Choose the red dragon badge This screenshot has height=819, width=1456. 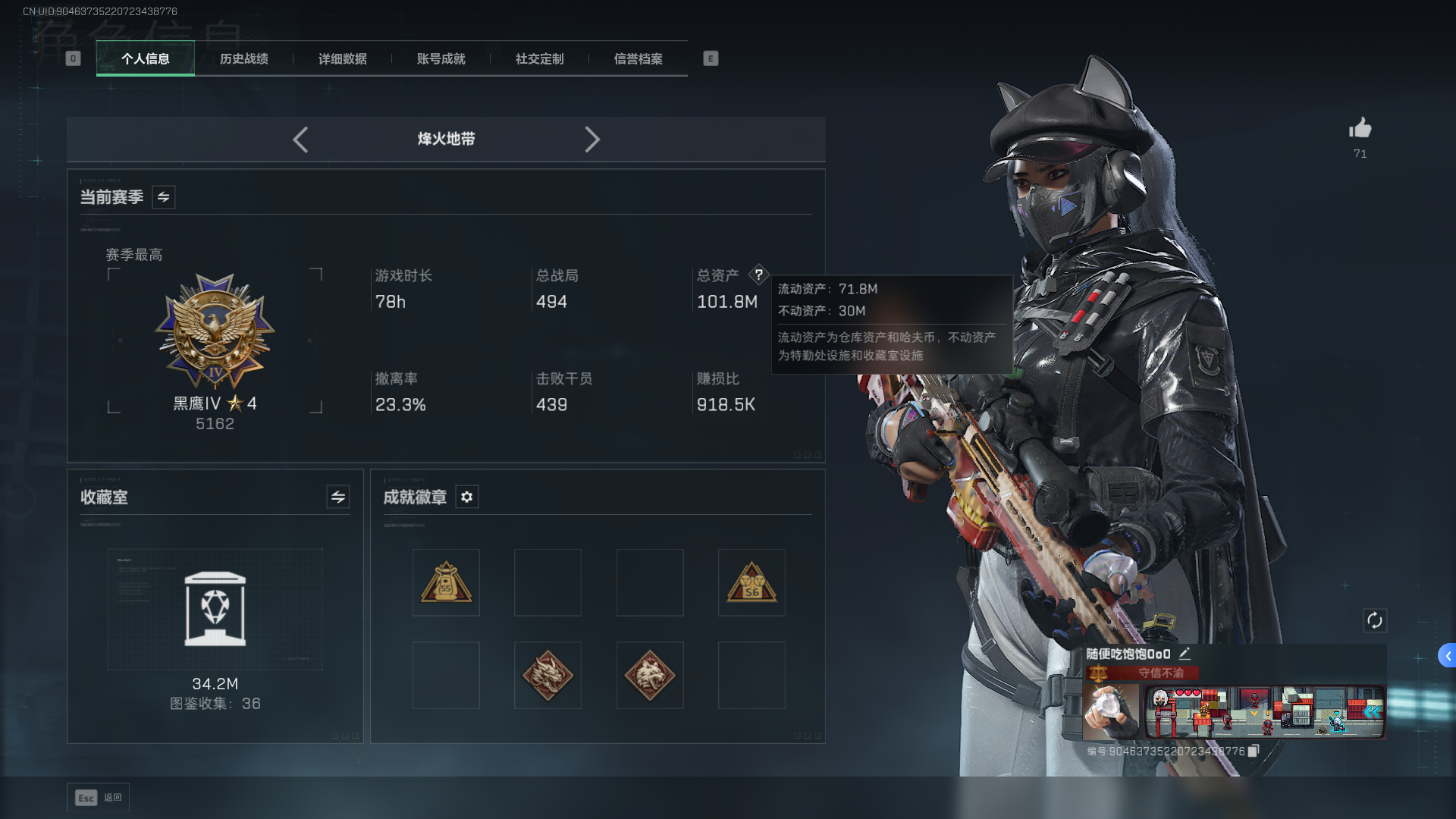[548, 675]
